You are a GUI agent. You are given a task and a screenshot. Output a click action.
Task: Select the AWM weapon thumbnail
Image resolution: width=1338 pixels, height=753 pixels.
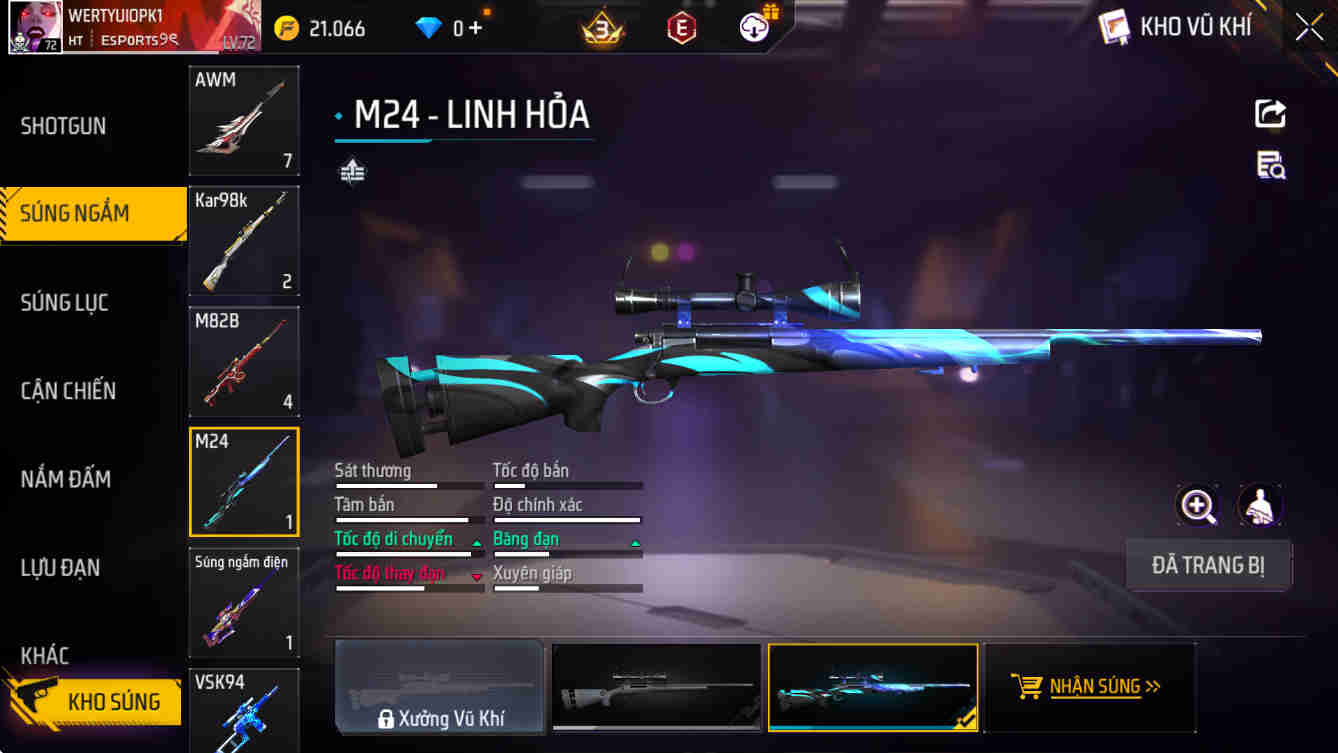pyautogui.click(x=244, y=121)
